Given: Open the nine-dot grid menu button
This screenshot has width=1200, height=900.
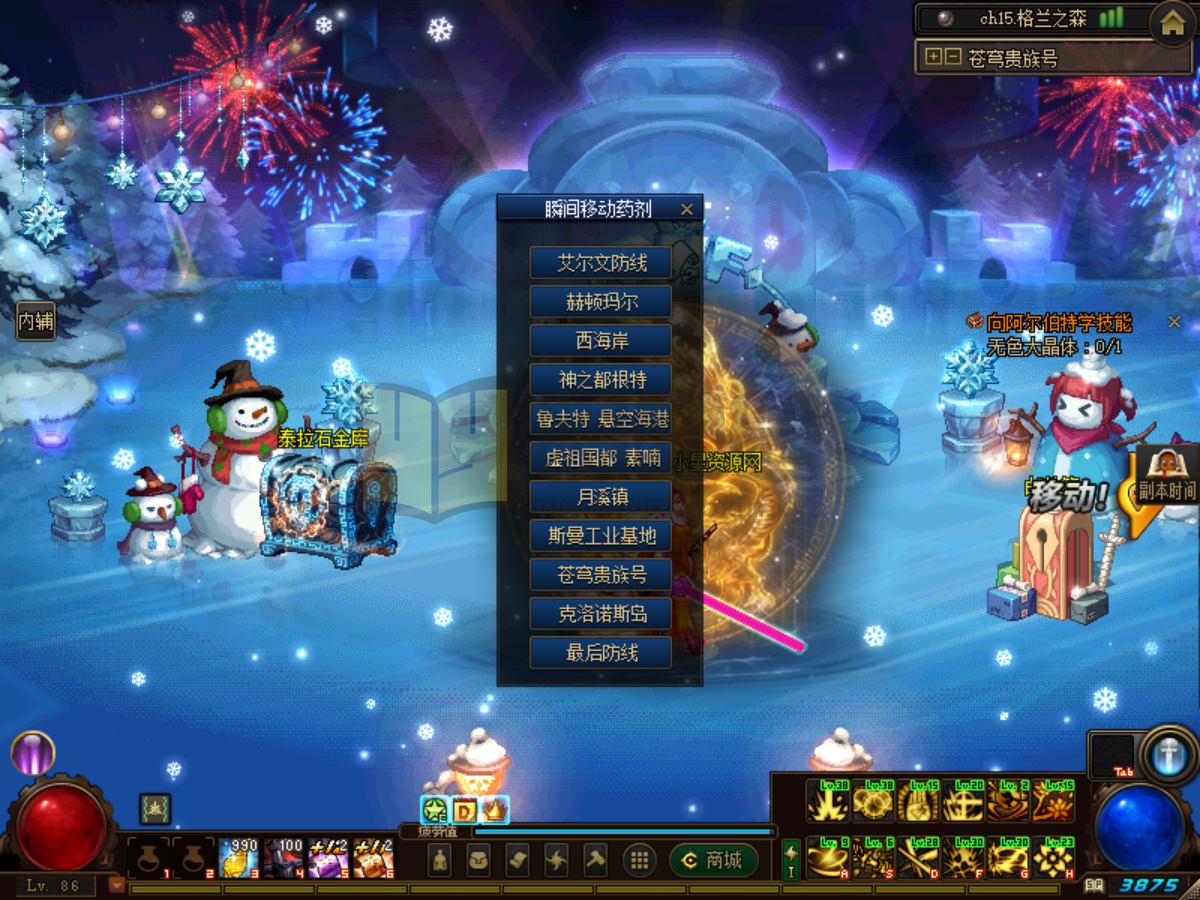Looking at the screenshot, I should point(639,860).
